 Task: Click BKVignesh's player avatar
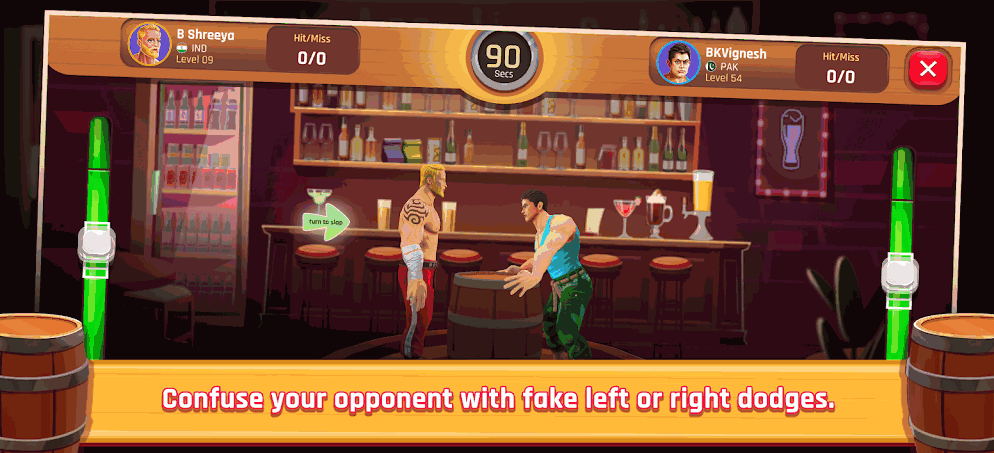(x=677, y=62)
